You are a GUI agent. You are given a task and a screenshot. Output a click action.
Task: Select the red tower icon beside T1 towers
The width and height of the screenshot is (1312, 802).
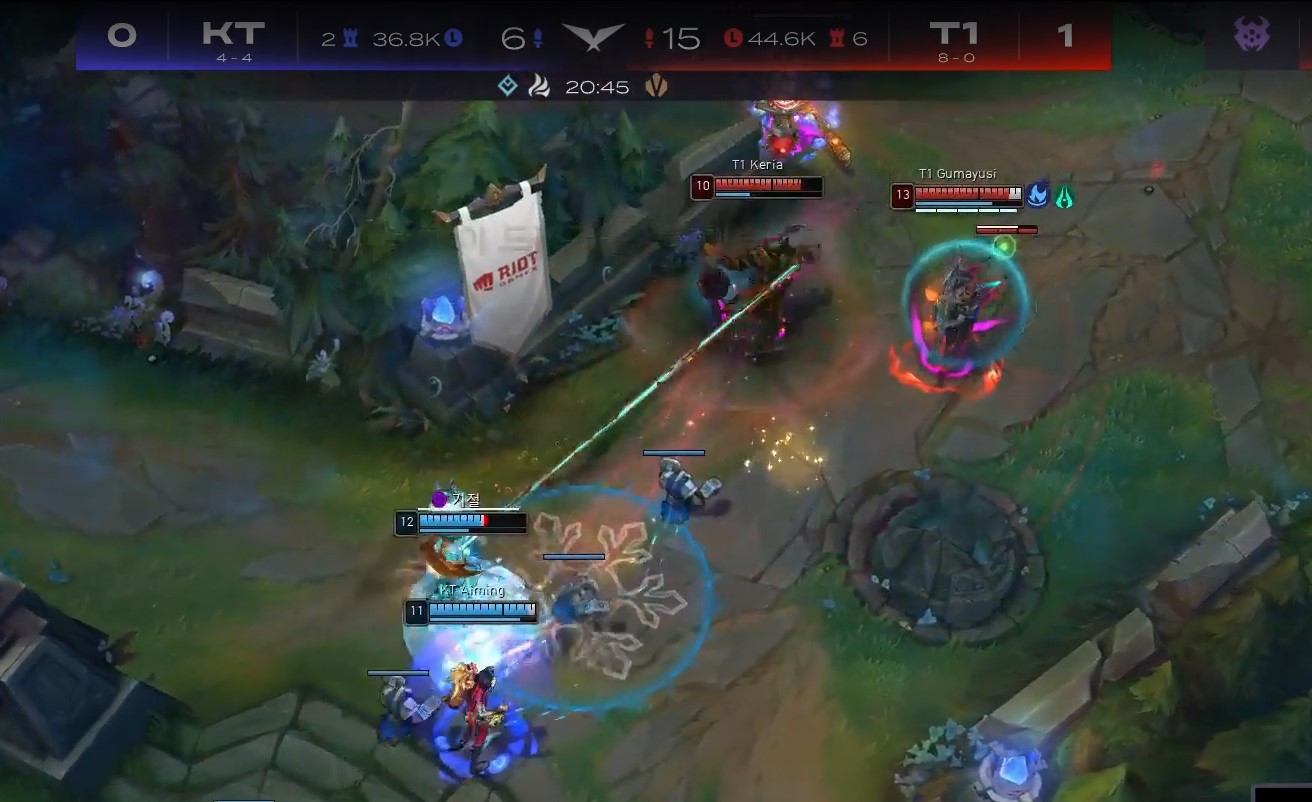pyautogui.click(x=836, y=36)
